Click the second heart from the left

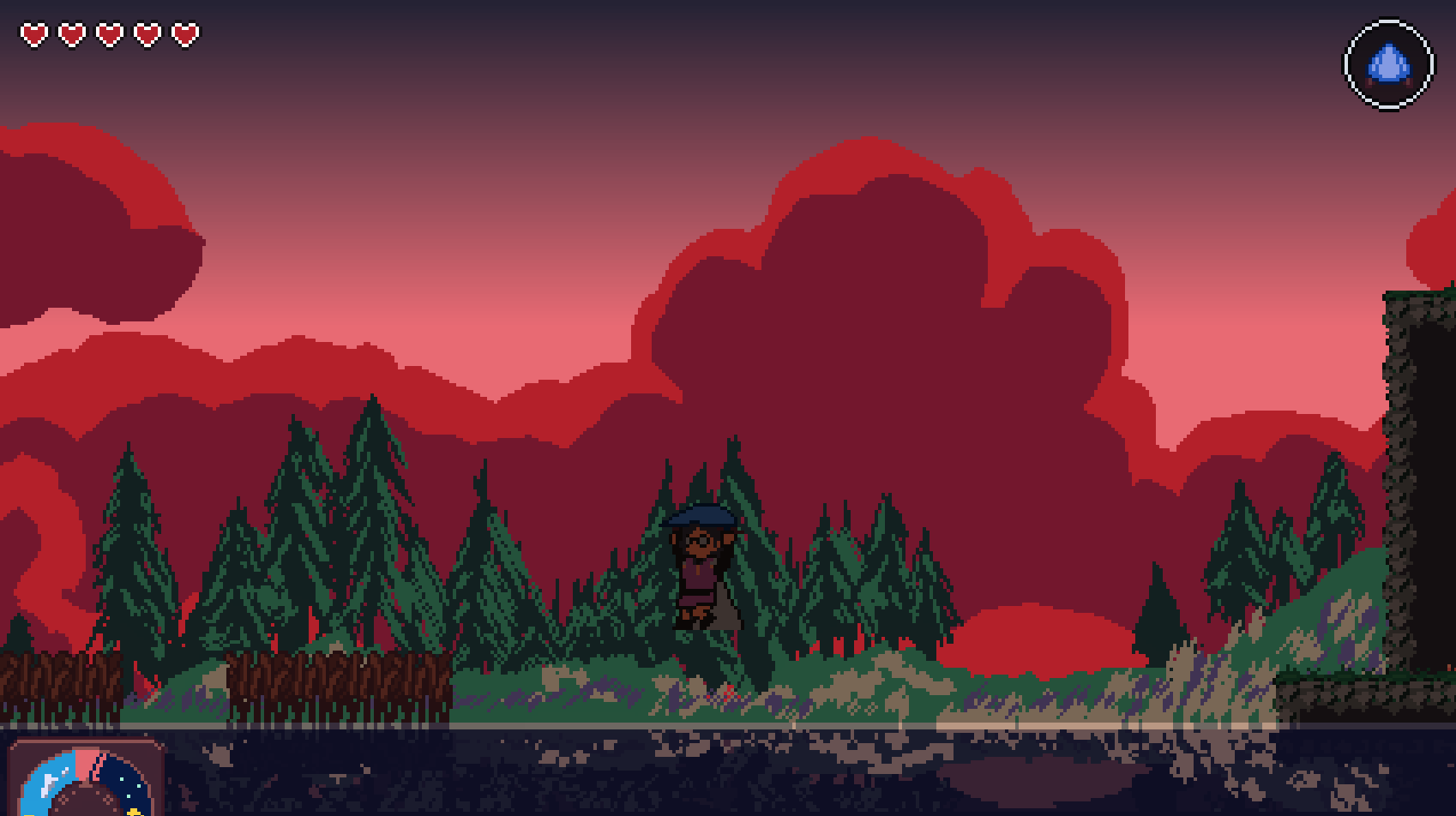pos(70,35)
